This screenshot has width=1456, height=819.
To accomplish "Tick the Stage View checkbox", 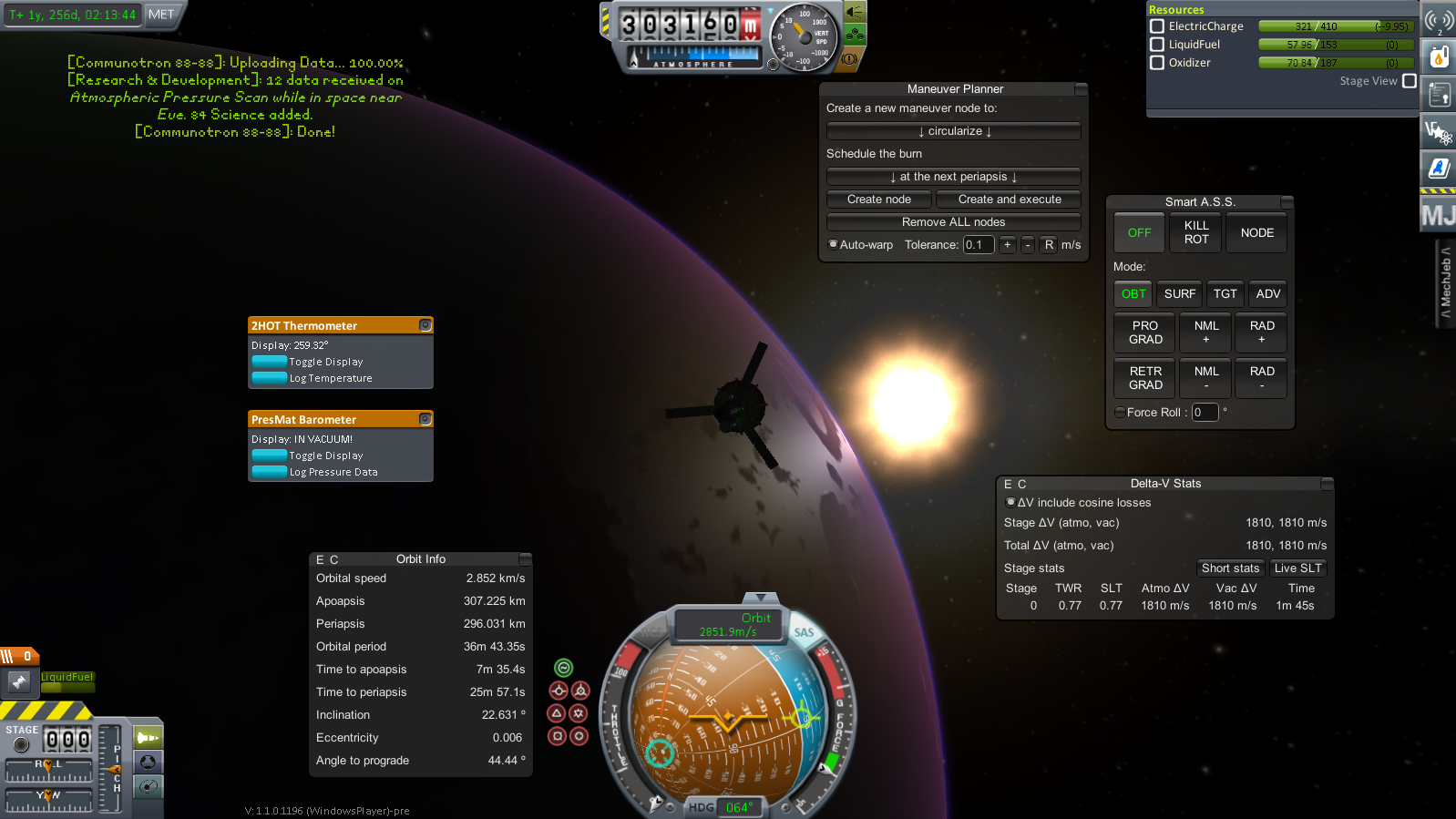I will click(x=1409, y=81).
